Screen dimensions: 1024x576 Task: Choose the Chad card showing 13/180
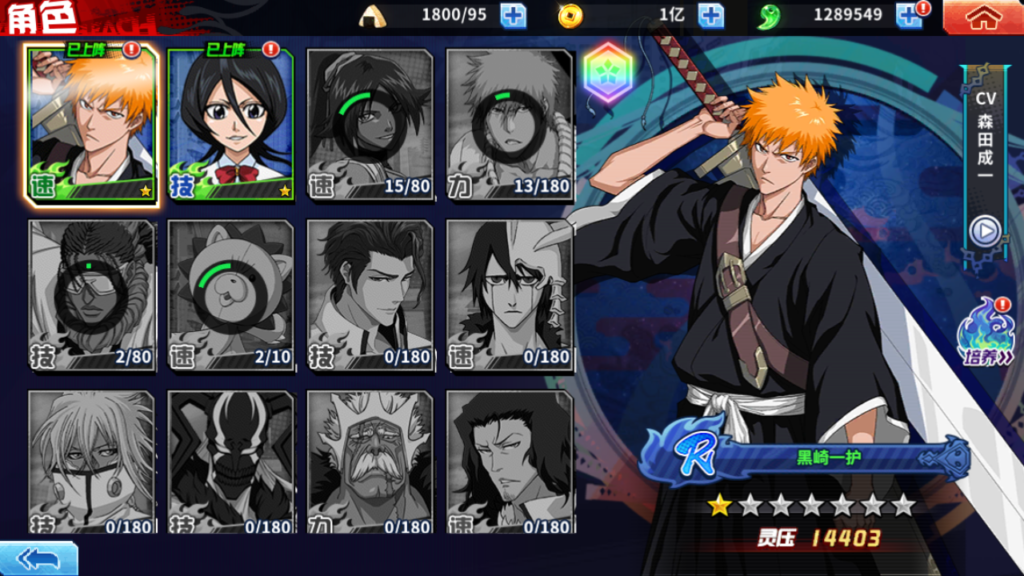(509, 125)
